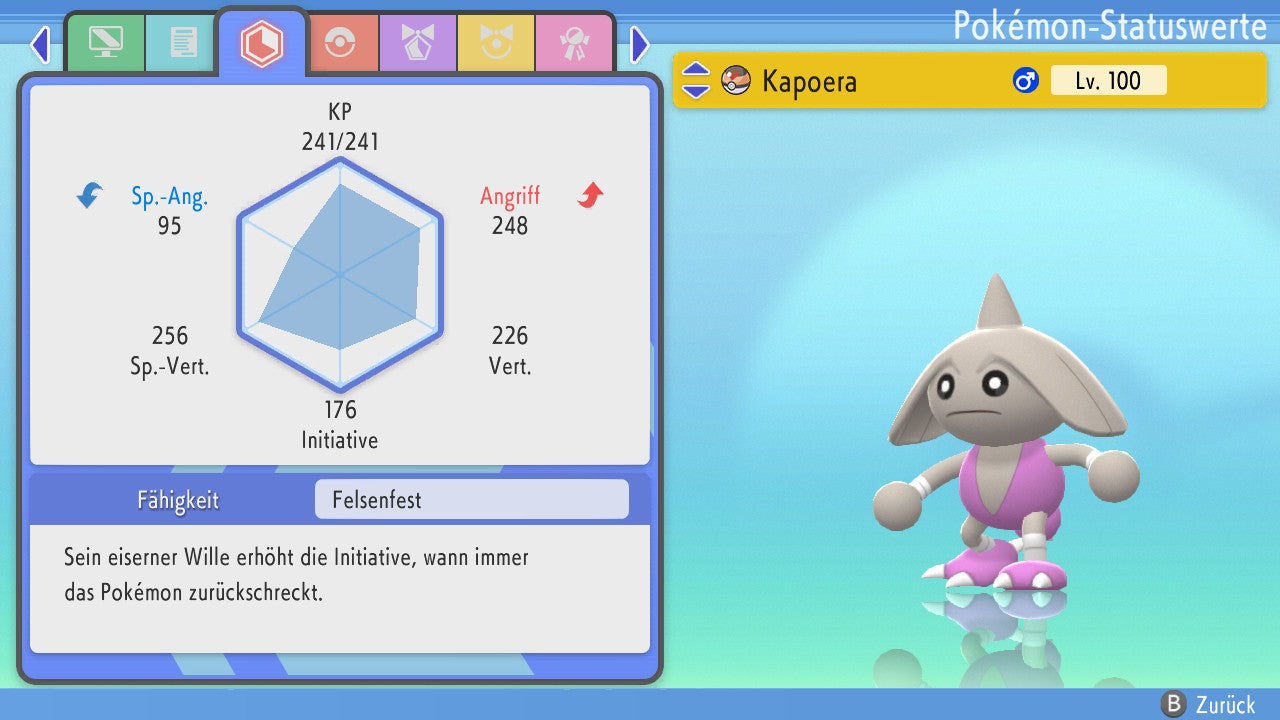Open the teal document notes tab
The image size is (1280, 720).
183,43
